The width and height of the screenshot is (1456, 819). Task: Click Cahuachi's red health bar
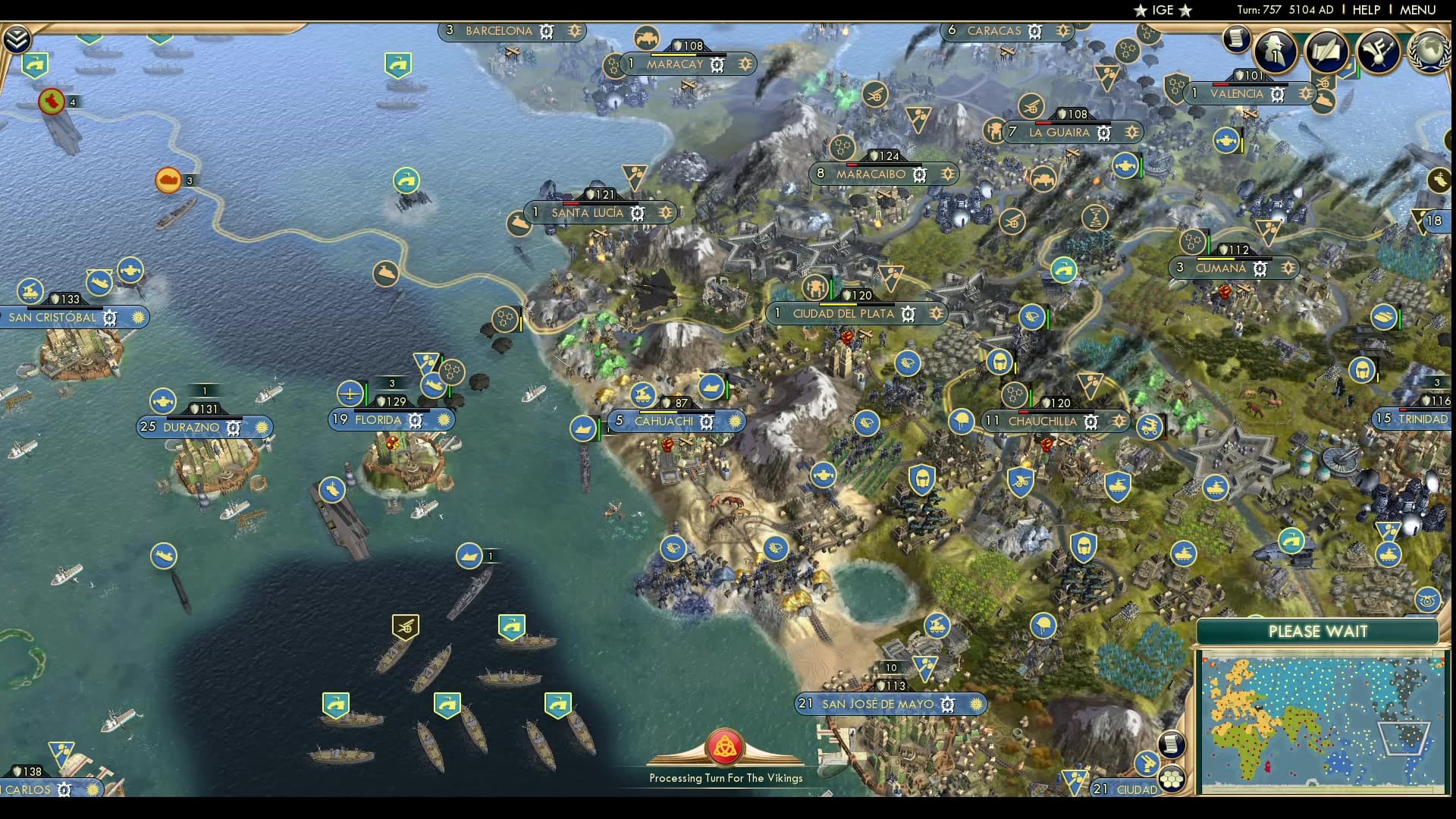pos(658,413)
